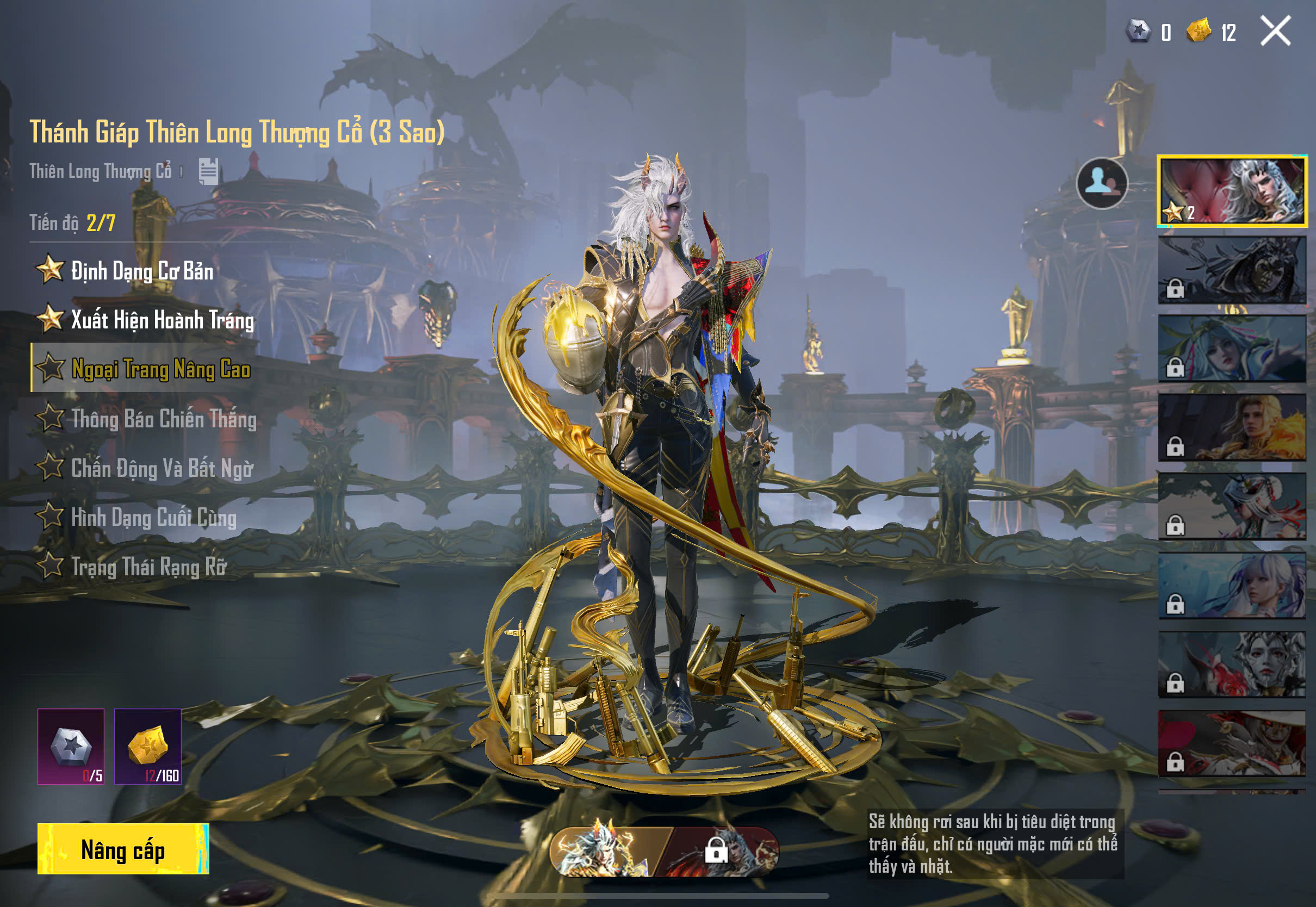Viewport: 1316px width, 907px height.
Task: Open the Chấn Động Và Bất Ngờ stage
Action: (x=162, y=469)
